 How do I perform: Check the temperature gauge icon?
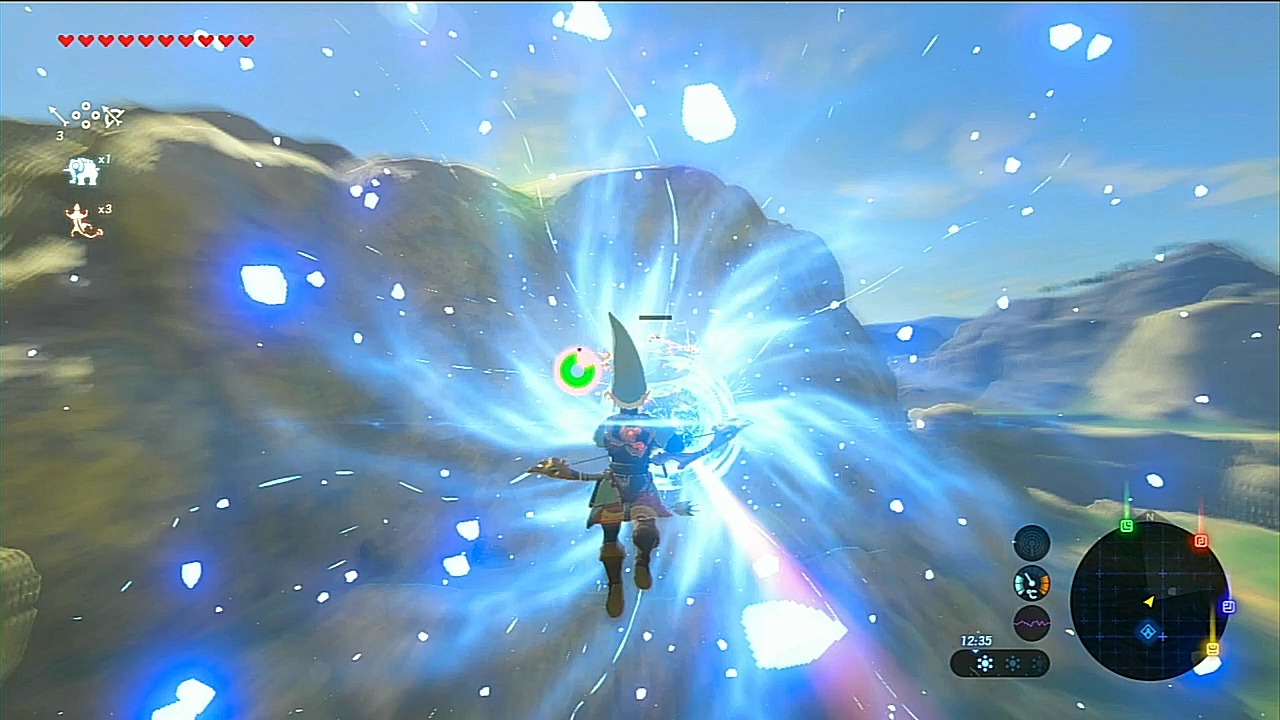pos(1032,583)
